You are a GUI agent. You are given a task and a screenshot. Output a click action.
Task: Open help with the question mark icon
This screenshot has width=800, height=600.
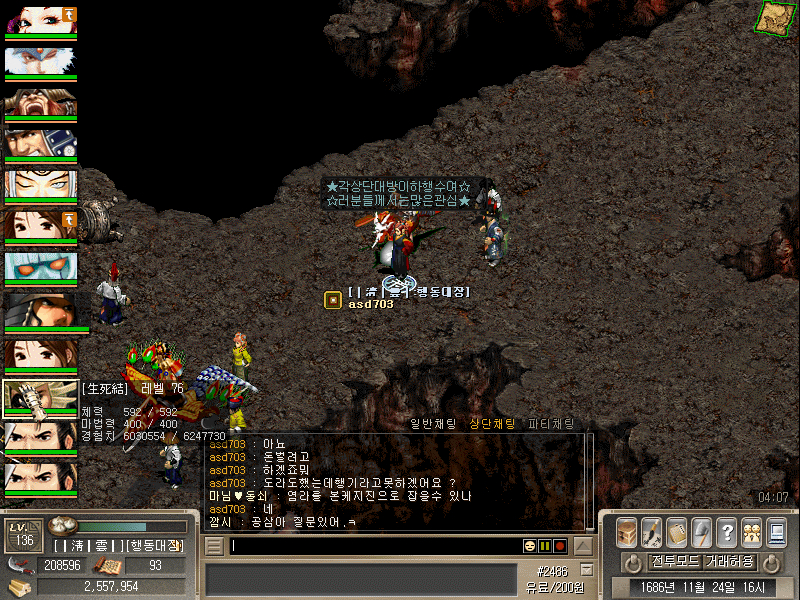(727, 532)
